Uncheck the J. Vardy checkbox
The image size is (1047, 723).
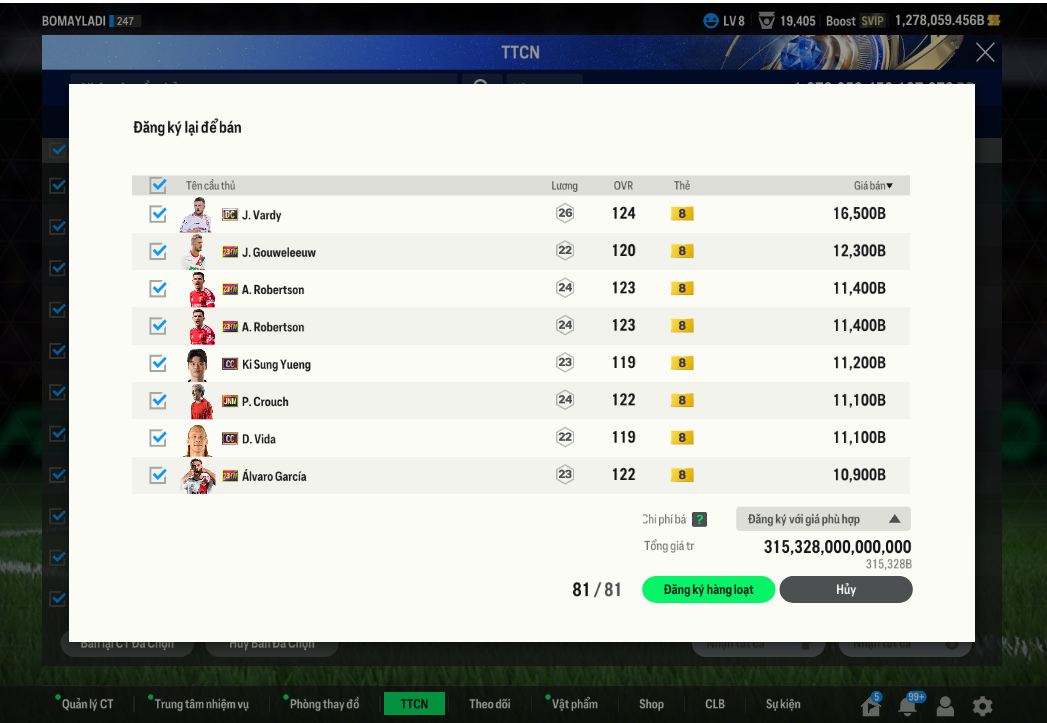tap(158, 214)
